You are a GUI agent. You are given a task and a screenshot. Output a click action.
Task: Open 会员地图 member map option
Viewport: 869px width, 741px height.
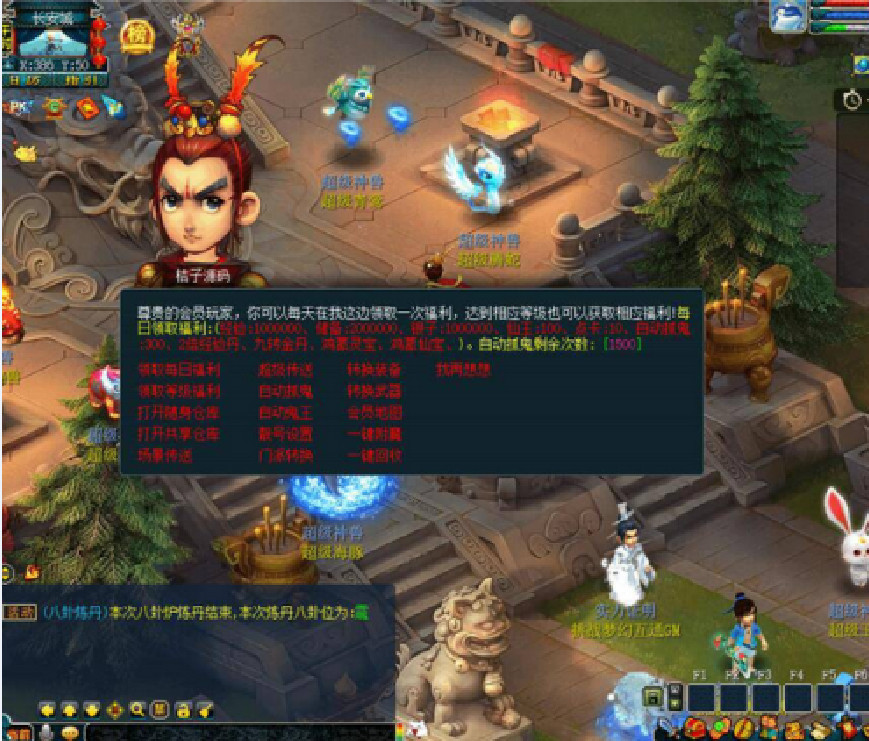[x=374, y=412]
